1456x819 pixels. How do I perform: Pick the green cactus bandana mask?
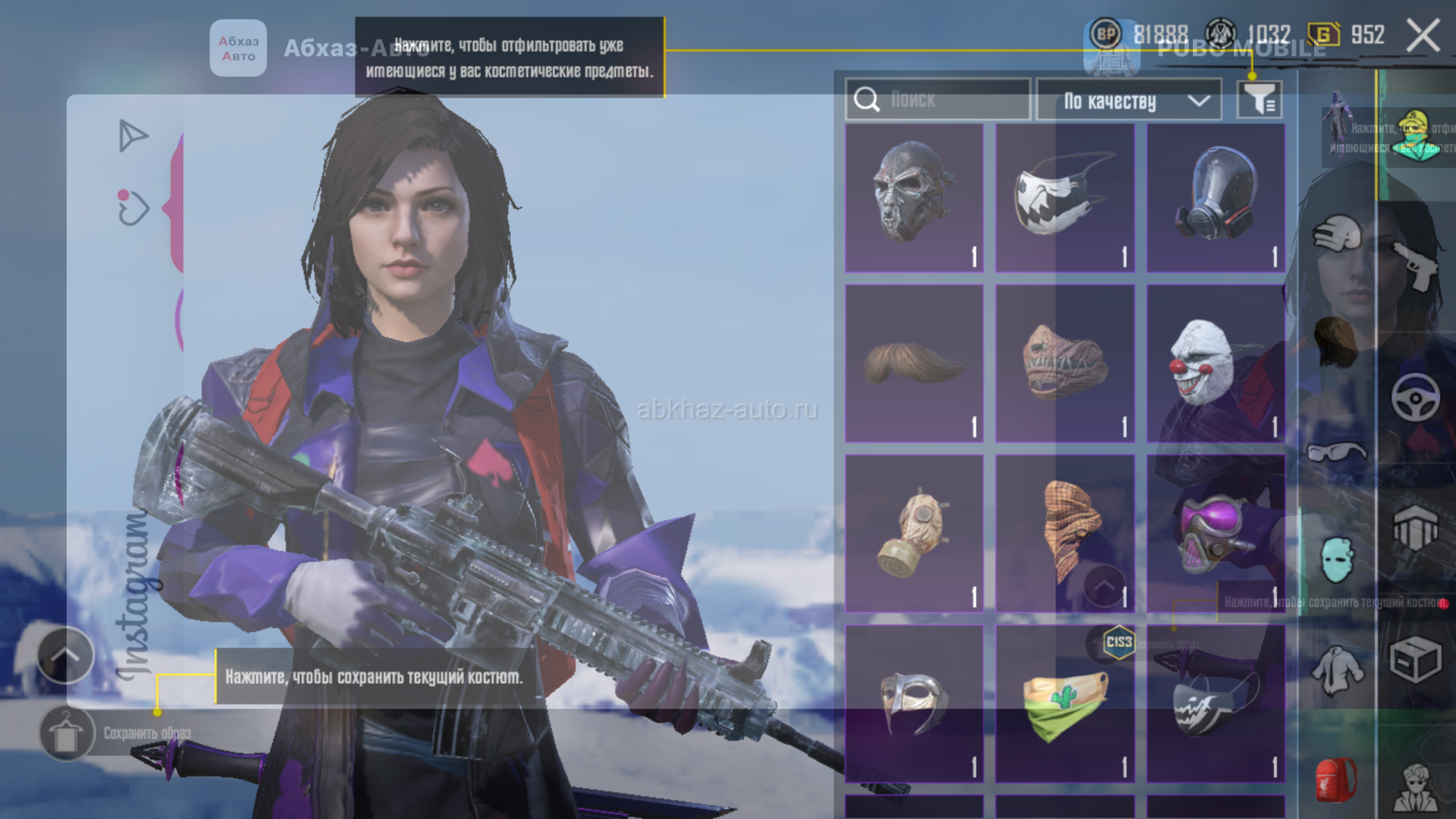tap(1064, 703)
